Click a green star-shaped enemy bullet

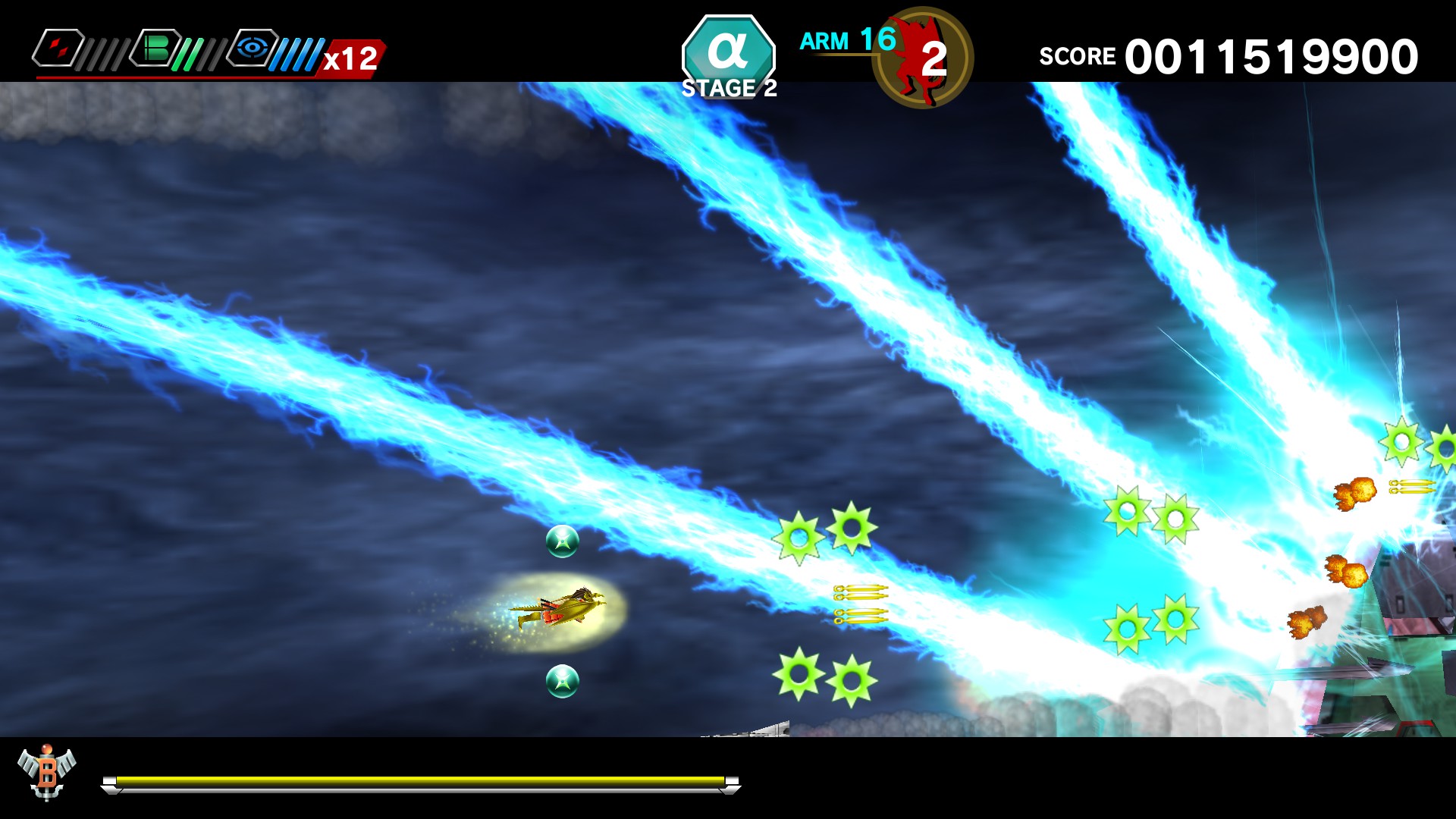point(800,537)
